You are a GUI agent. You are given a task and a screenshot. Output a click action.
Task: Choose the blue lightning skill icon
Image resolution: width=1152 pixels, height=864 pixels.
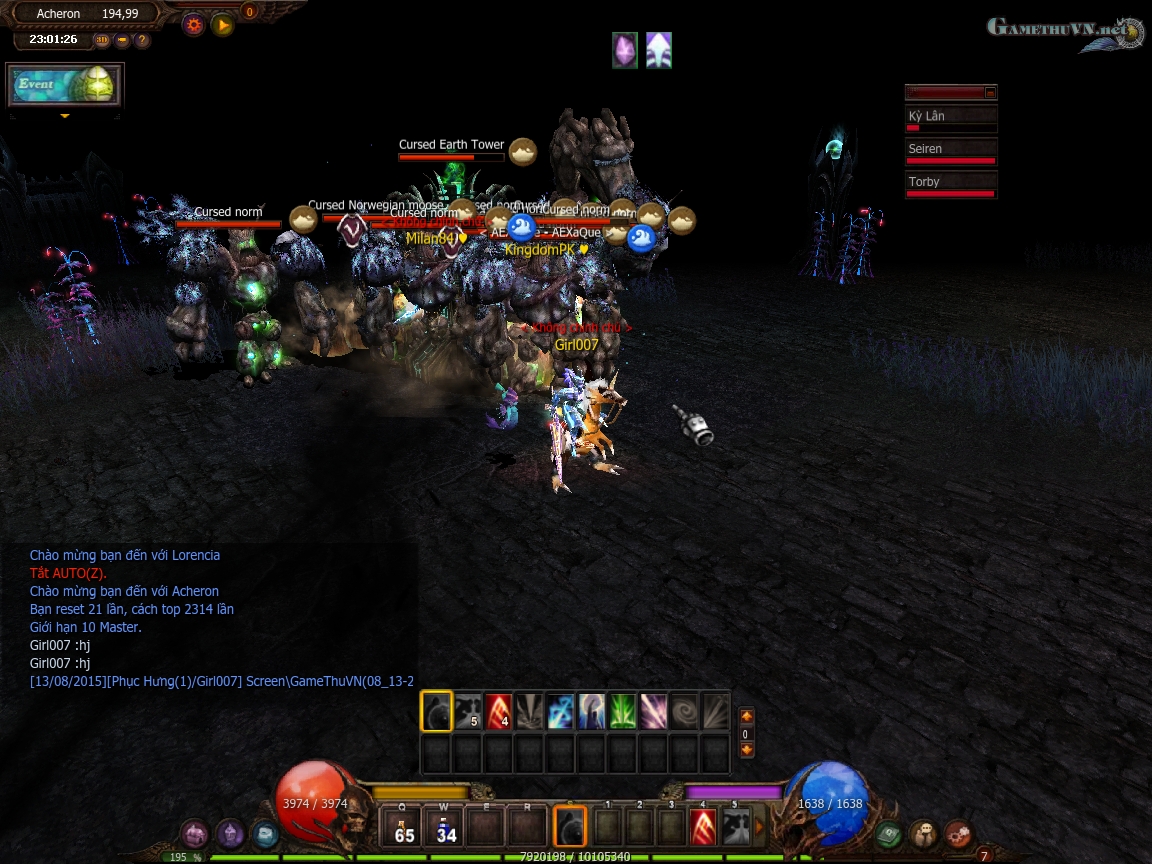pos(561,711)
